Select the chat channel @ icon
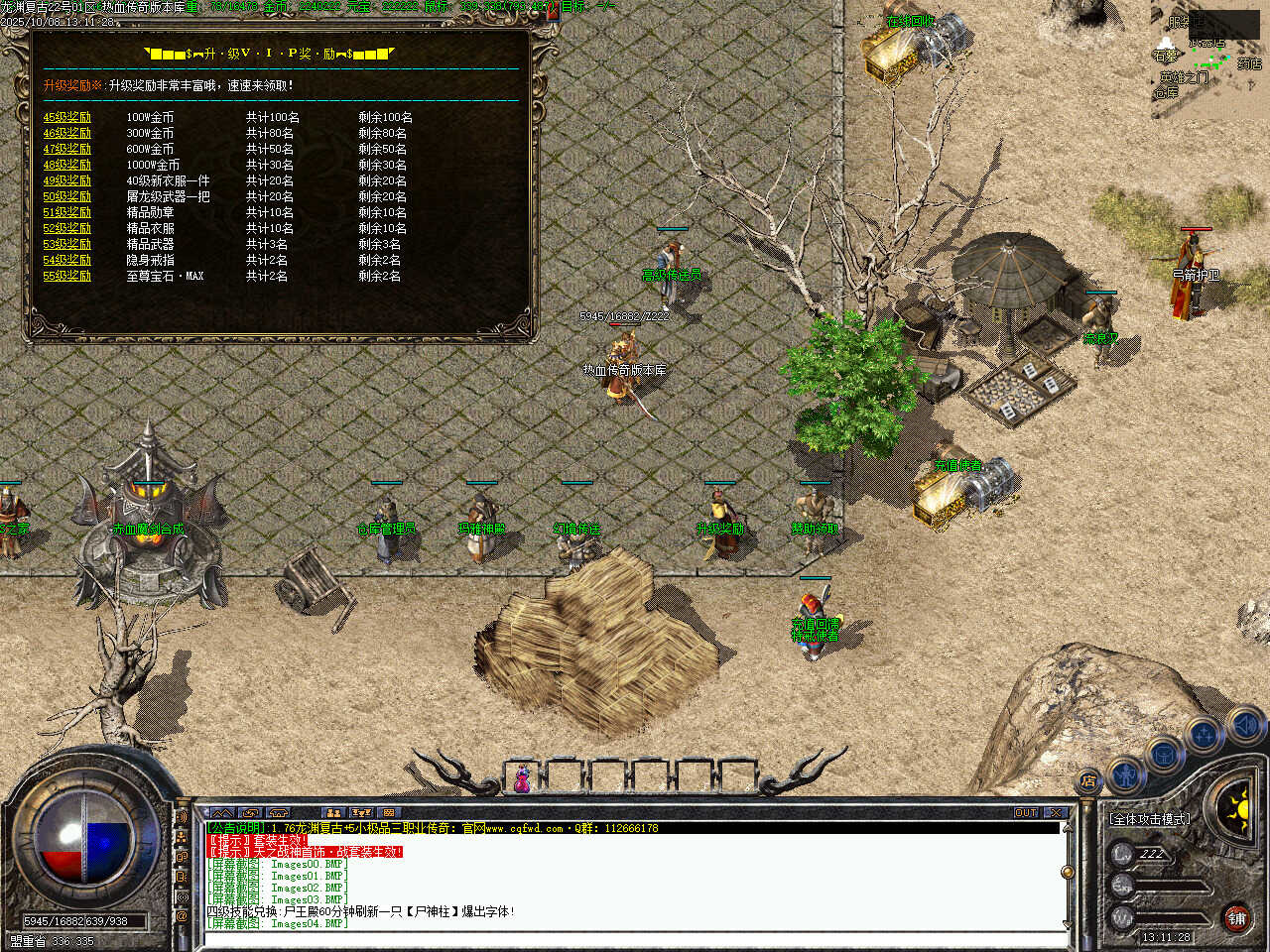 (182, 917)
